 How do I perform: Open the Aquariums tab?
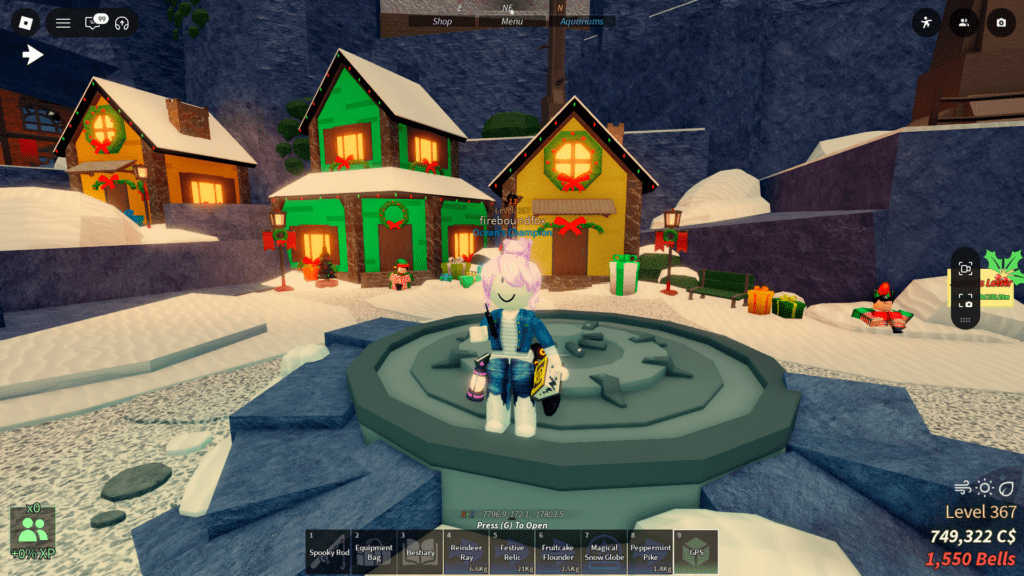coord(582,21)
